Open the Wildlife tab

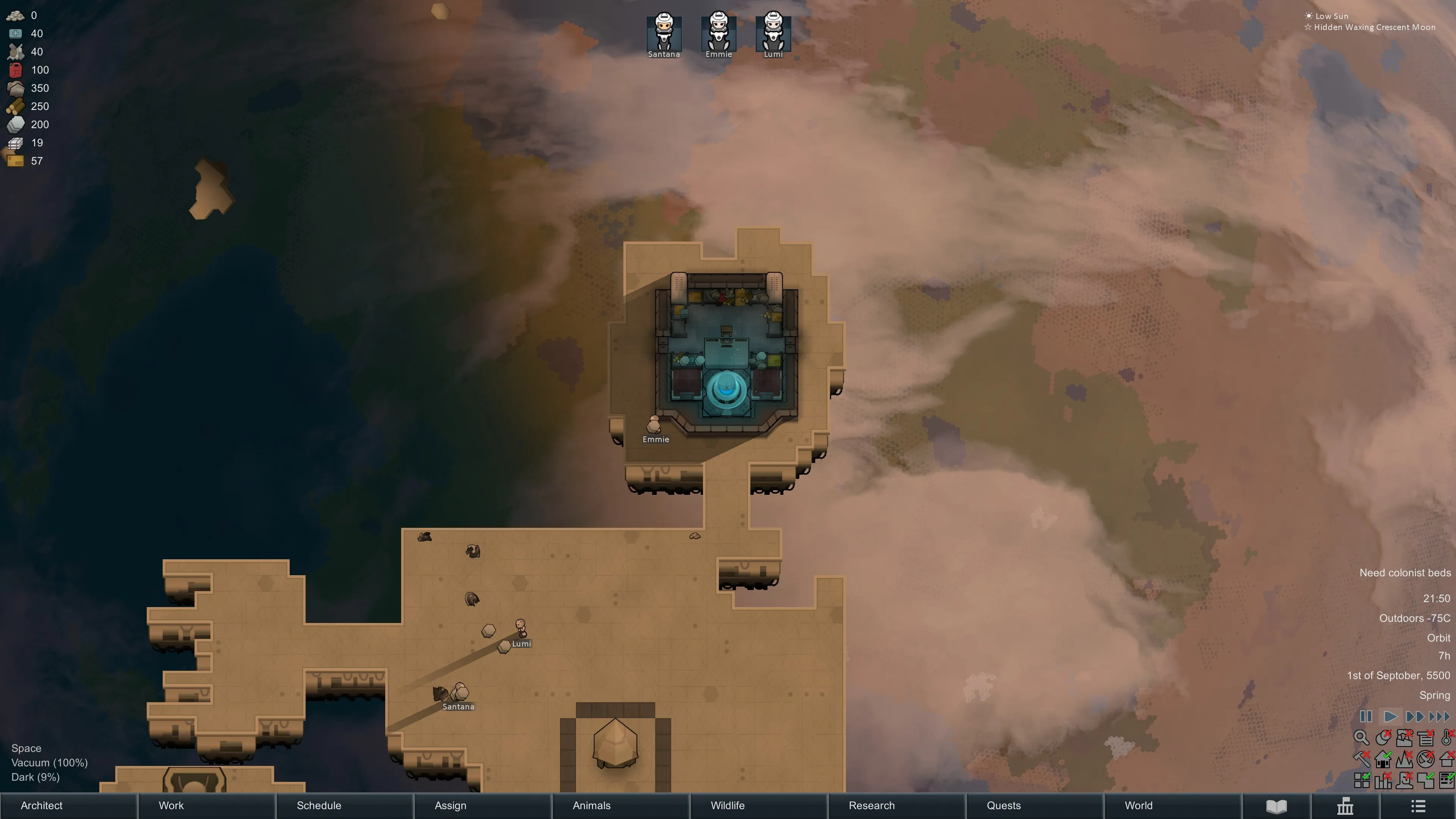point(728,805)
